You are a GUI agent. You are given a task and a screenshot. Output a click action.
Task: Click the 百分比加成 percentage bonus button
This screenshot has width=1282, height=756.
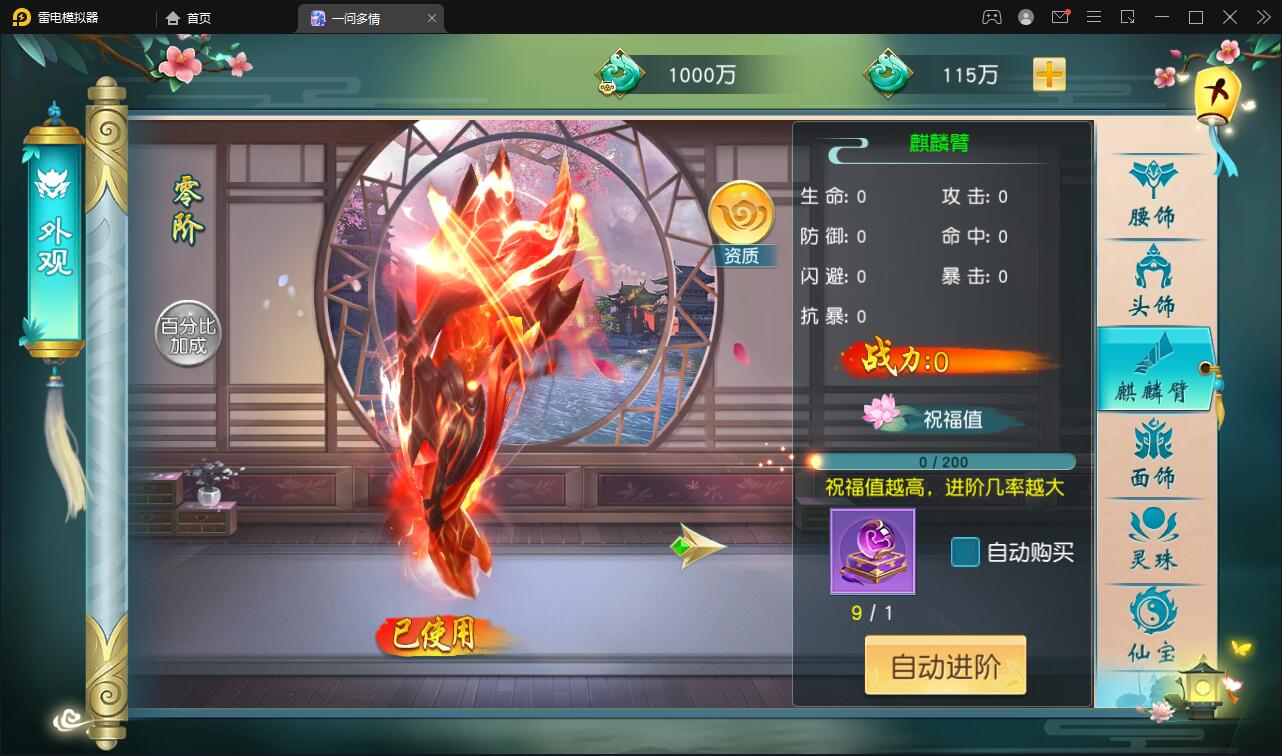click(x=186, y=333)
